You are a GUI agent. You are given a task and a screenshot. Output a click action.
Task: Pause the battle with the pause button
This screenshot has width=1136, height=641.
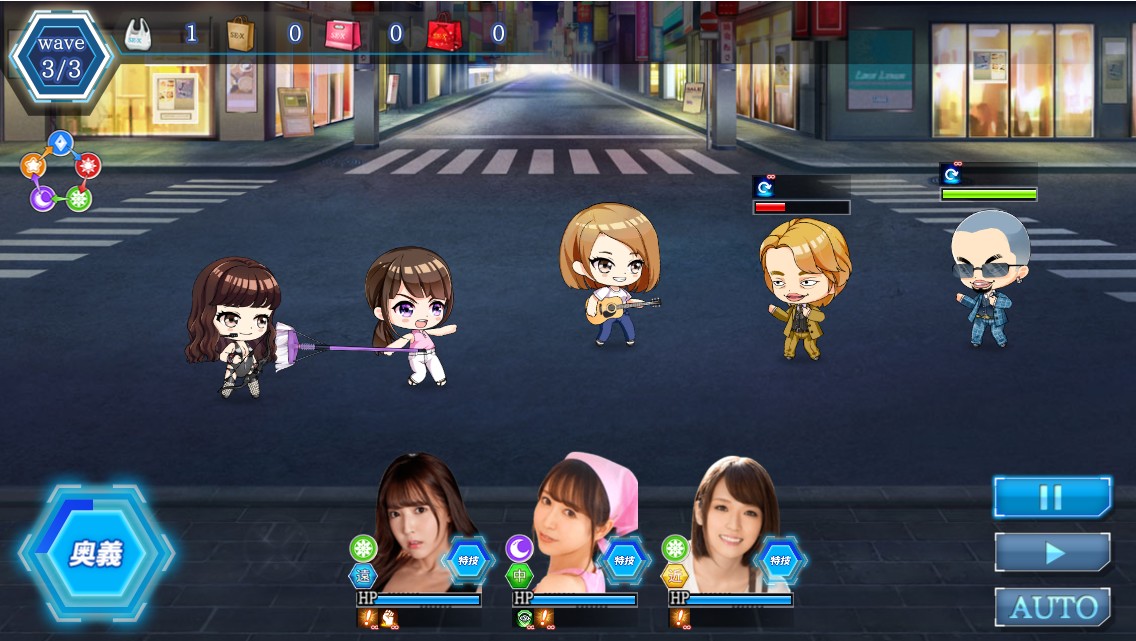tap(1052, 497)
